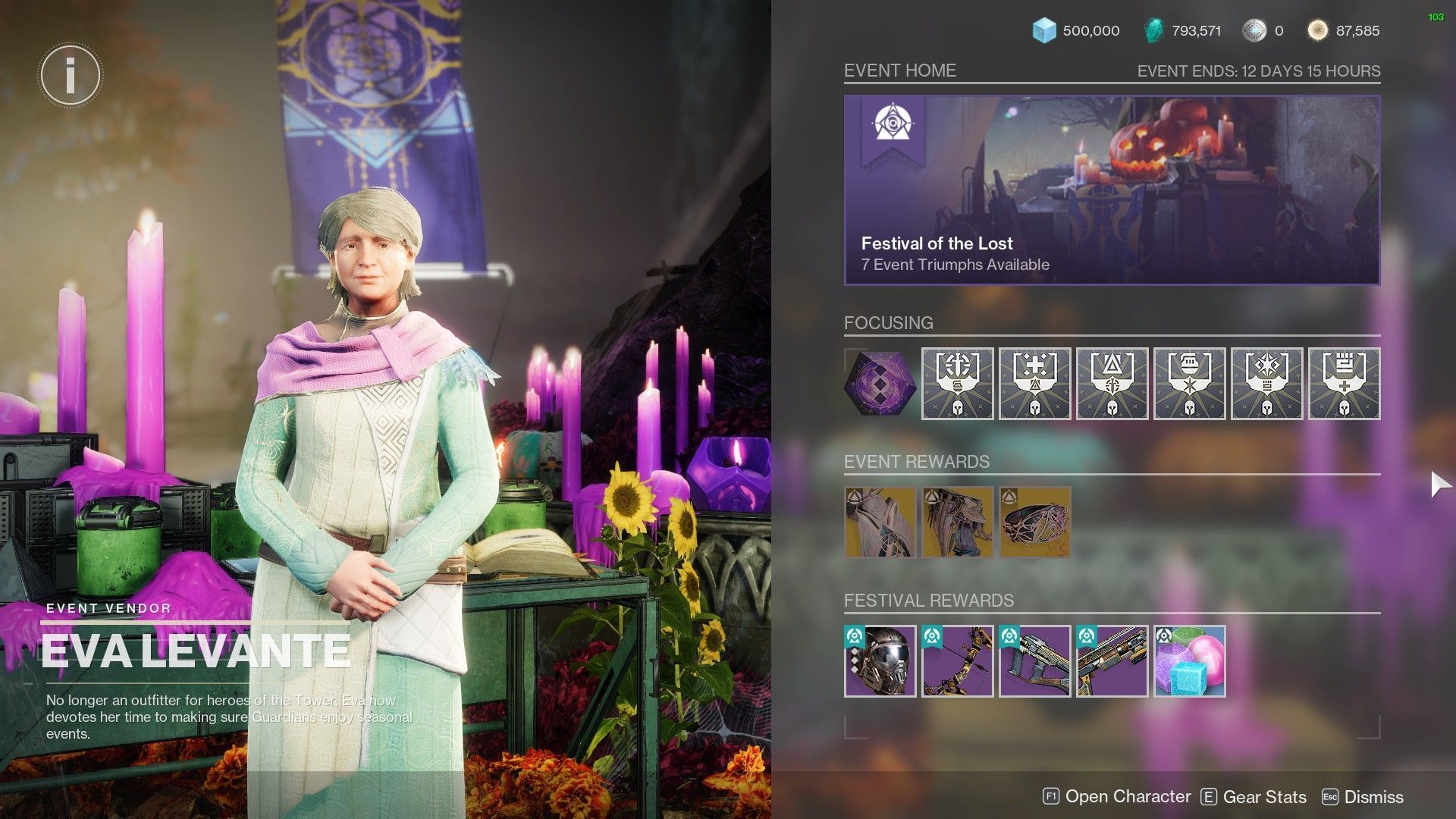Image resolution: width=1456 pixels, height=819 pixels.
Task: Choose the plus-with-dots focusing option
Action: click(1034, 384)
